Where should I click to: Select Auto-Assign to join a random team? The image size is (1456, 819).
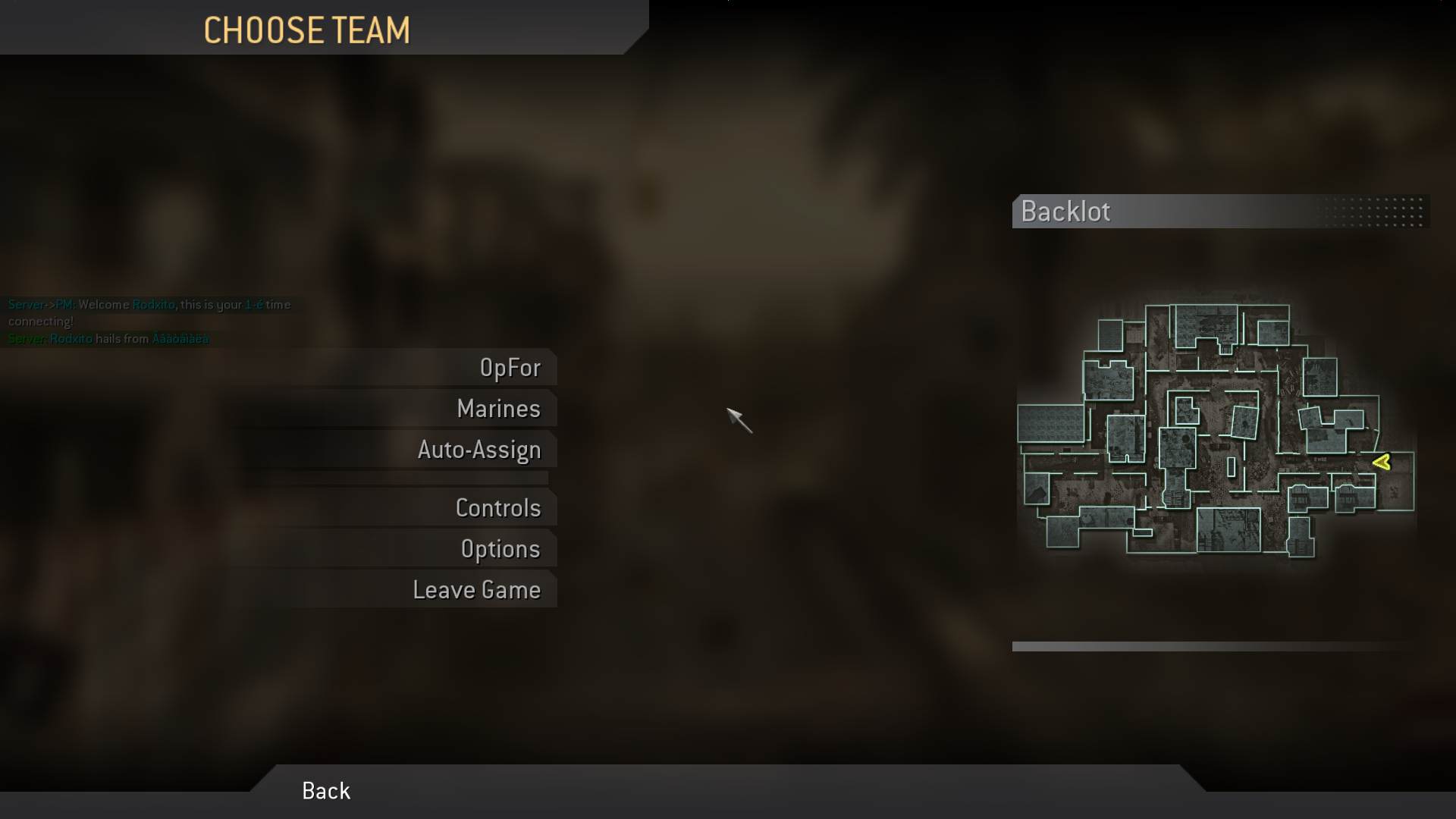click(479, 449)
